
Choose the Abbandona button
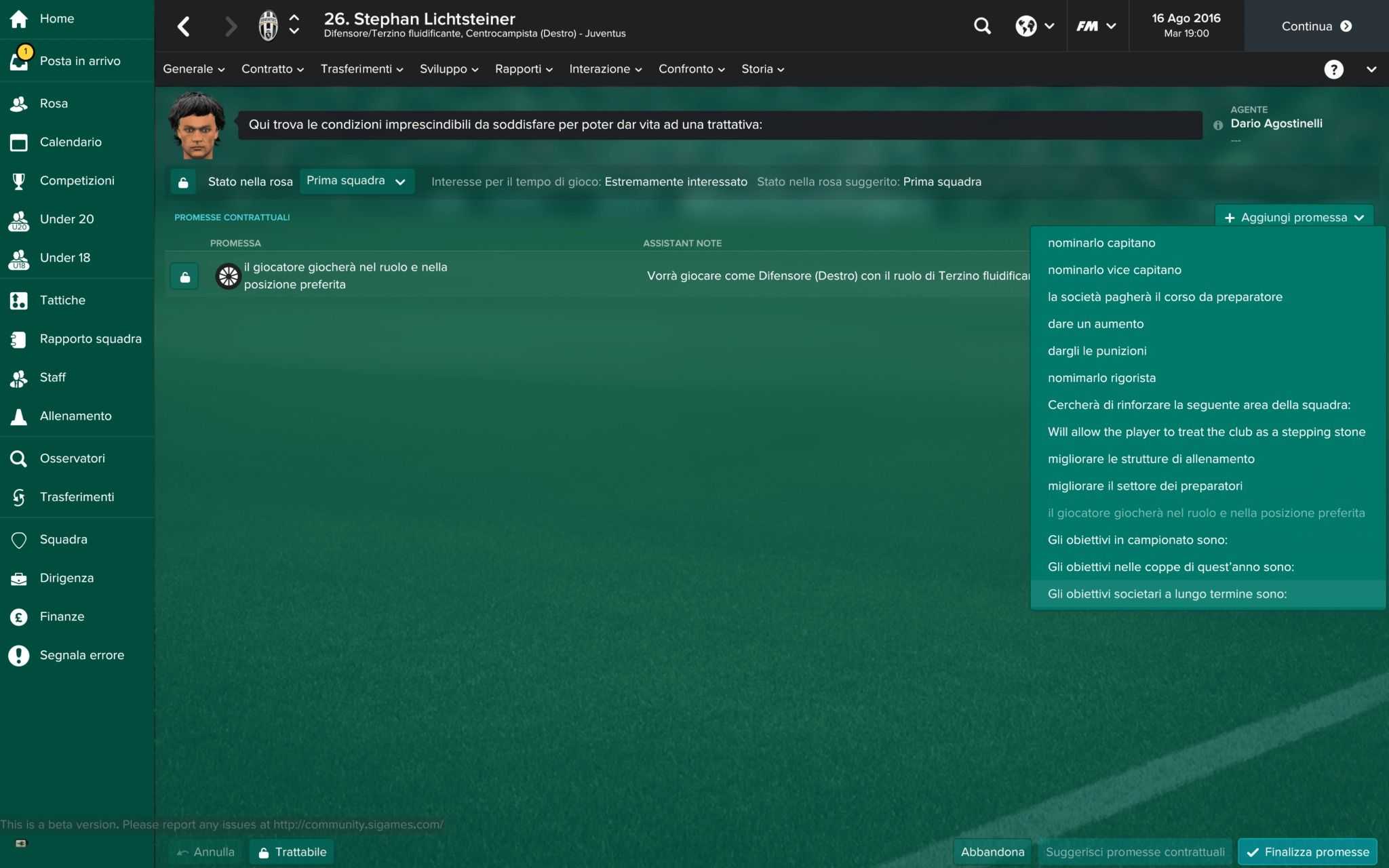pyautogui.click(x=992, y=852)
